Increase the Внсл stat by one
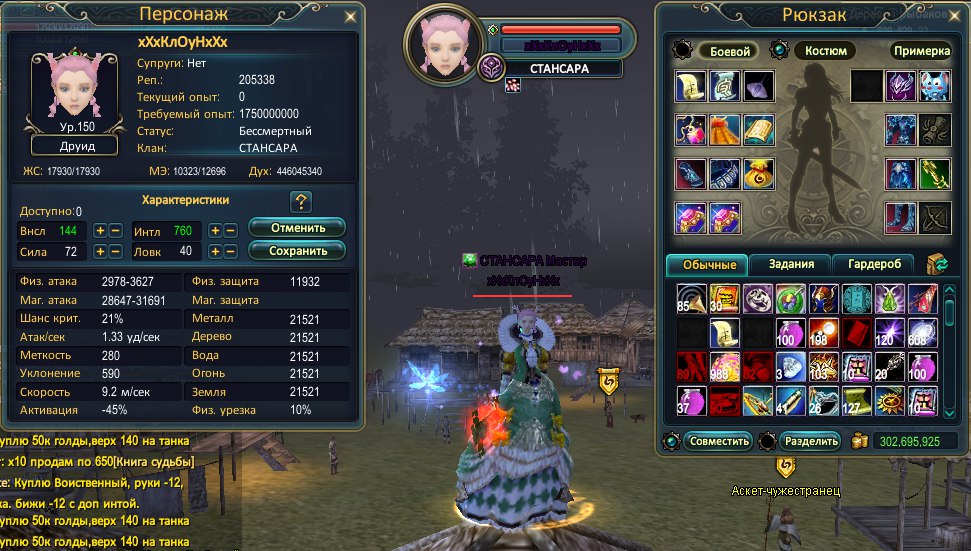Image resolution: width=971 pixels, height=551 pixels. [x=100, y=230]
